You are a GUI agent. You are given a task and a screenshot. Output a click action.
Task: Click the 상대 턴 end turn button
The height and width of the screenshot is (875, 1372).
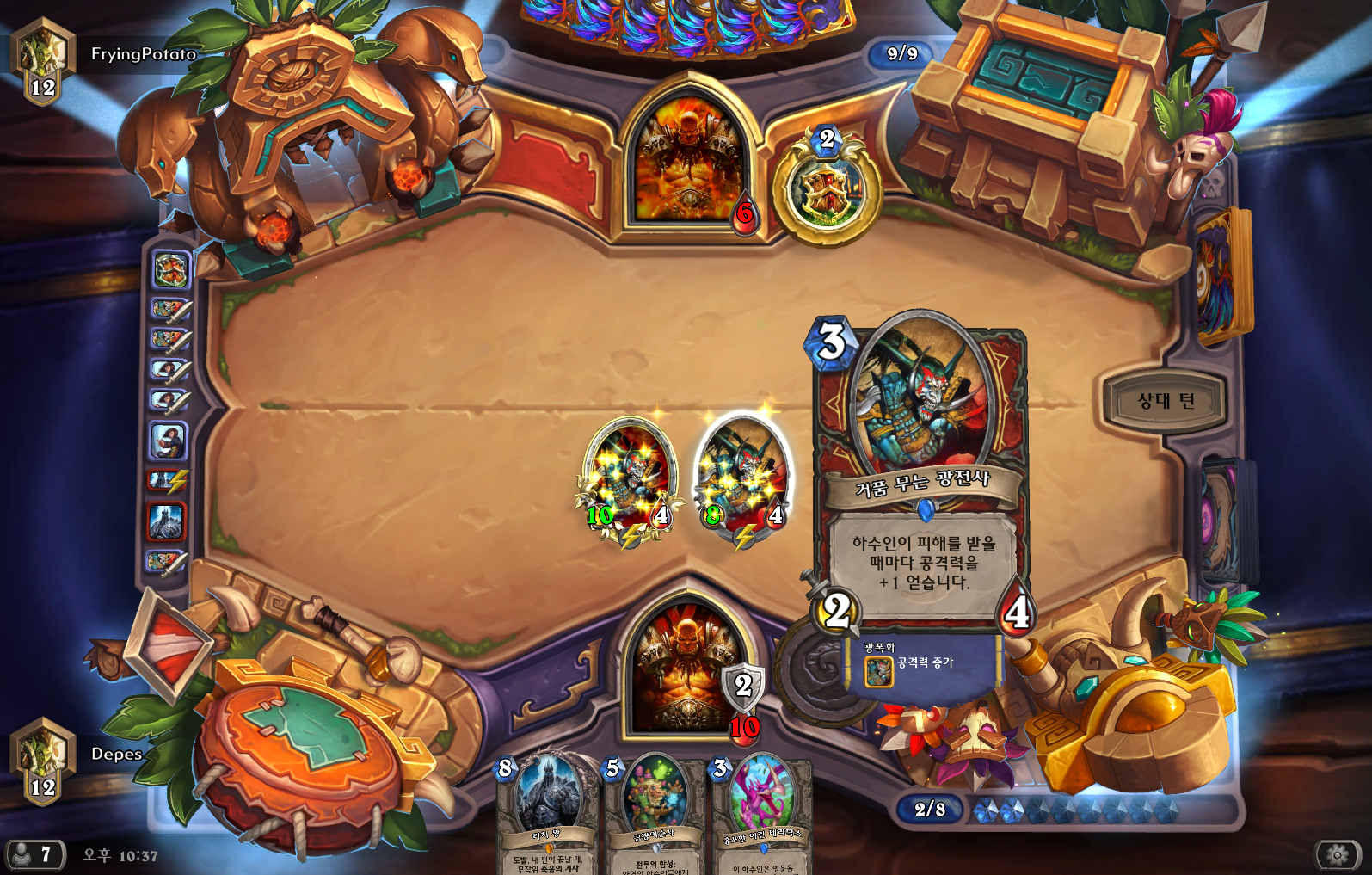[1165, 401]
